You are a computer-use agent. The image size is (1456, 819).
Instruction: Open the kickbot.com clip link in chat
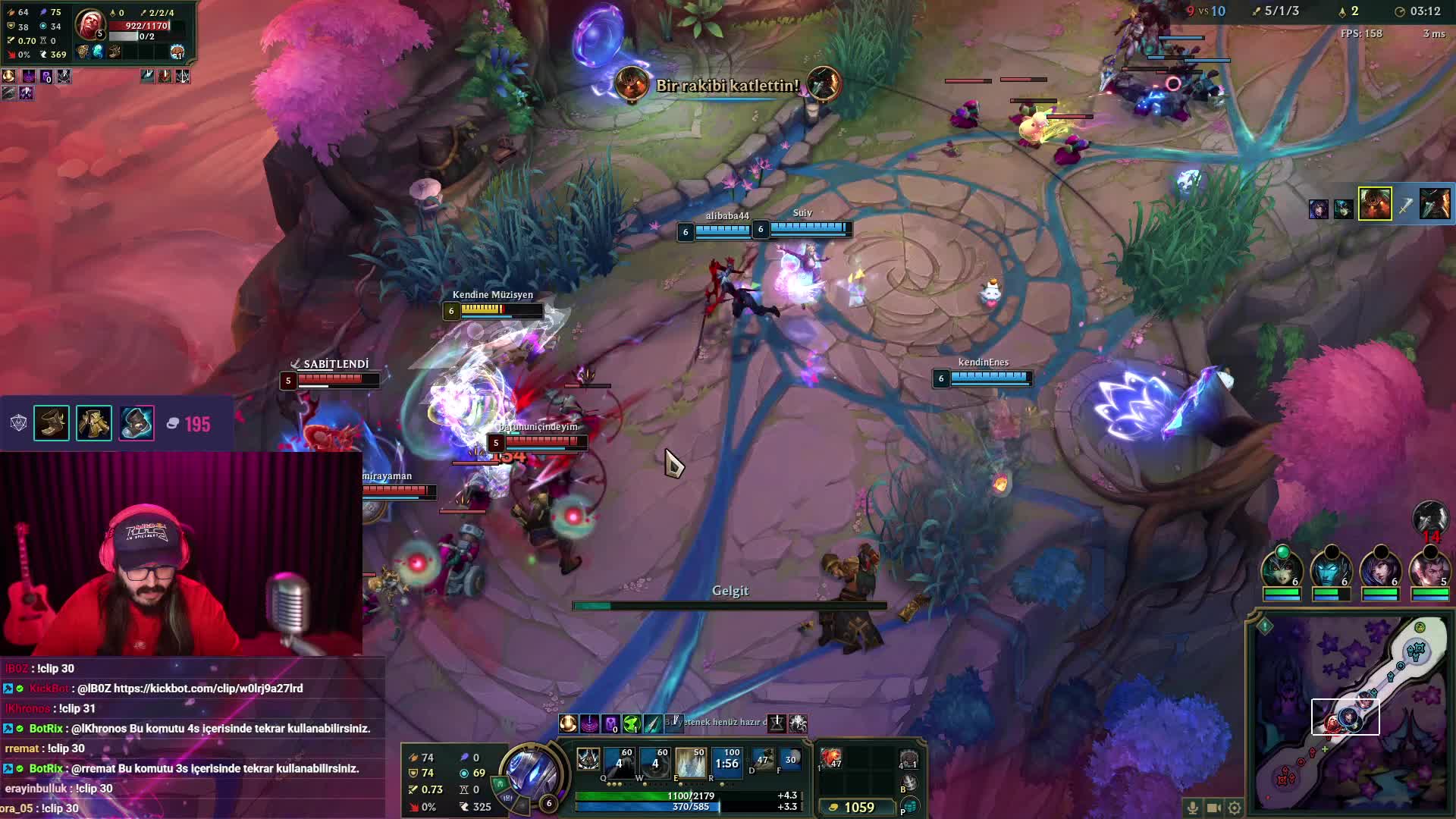(208, 689)
